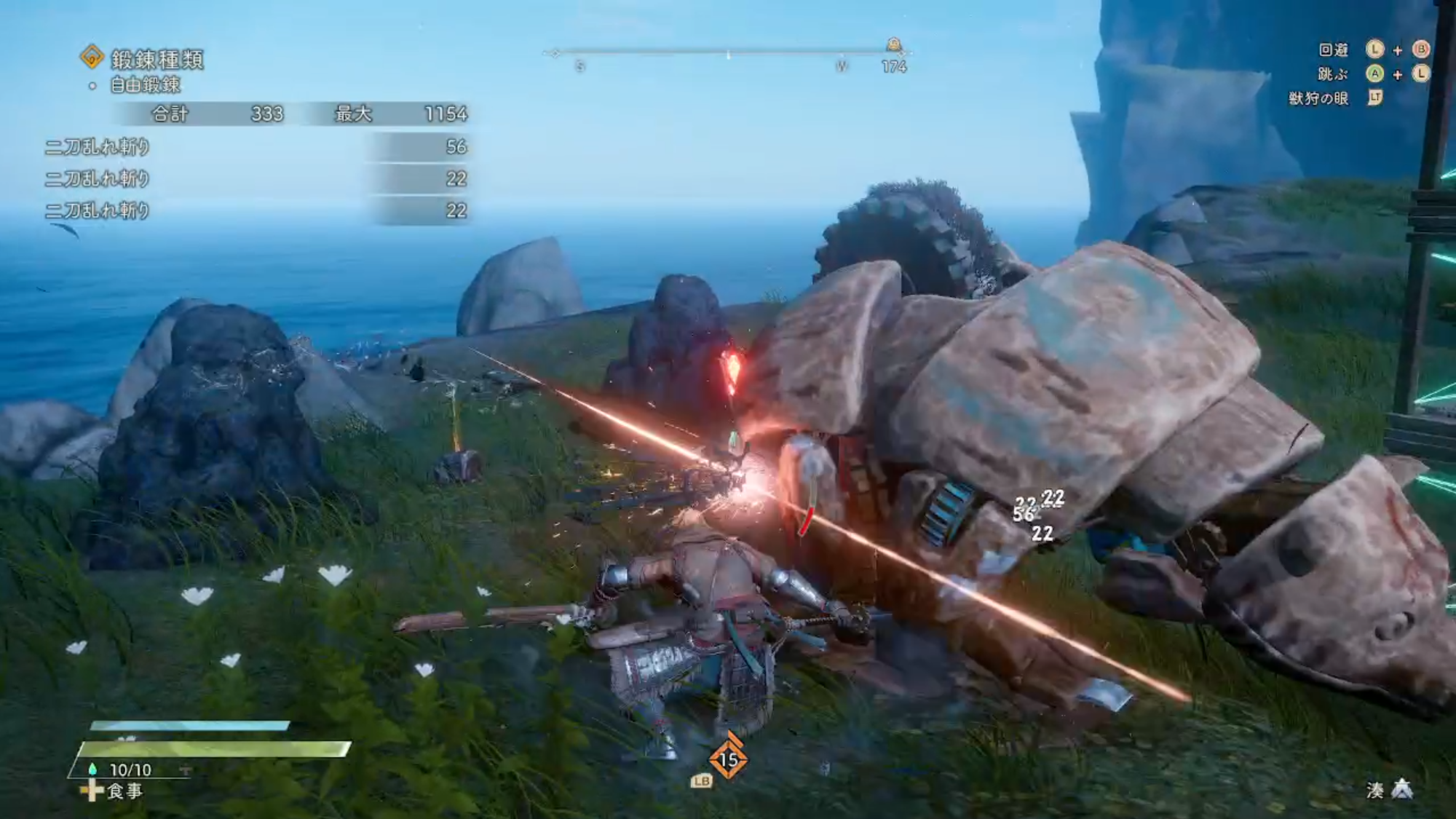Select the 鍛錬種類 training type header
Screen dimensions: 1456x819
click(x=156, y=58)
